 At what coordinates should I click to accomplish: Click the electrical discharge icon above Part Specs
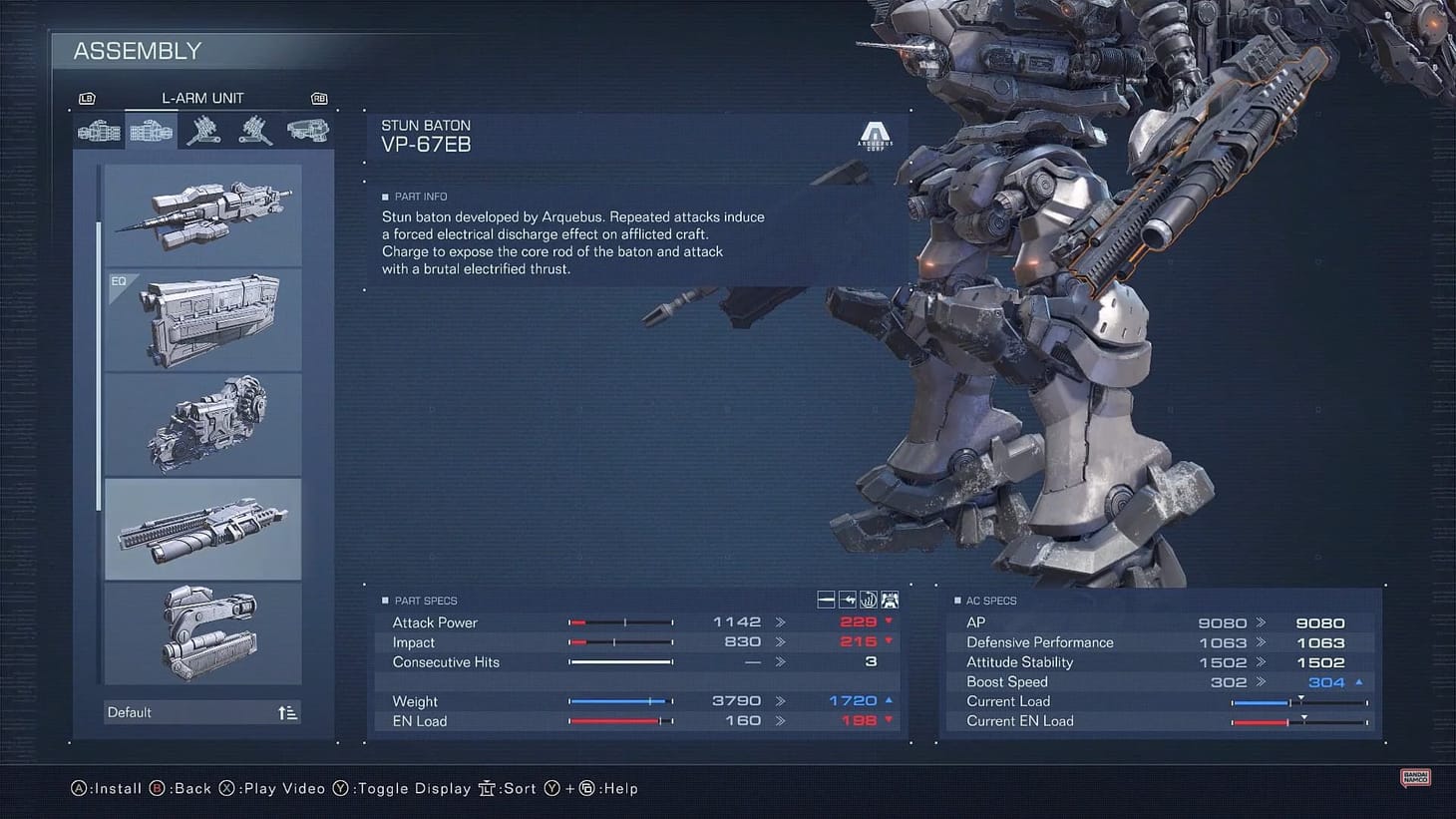(868, 599)
